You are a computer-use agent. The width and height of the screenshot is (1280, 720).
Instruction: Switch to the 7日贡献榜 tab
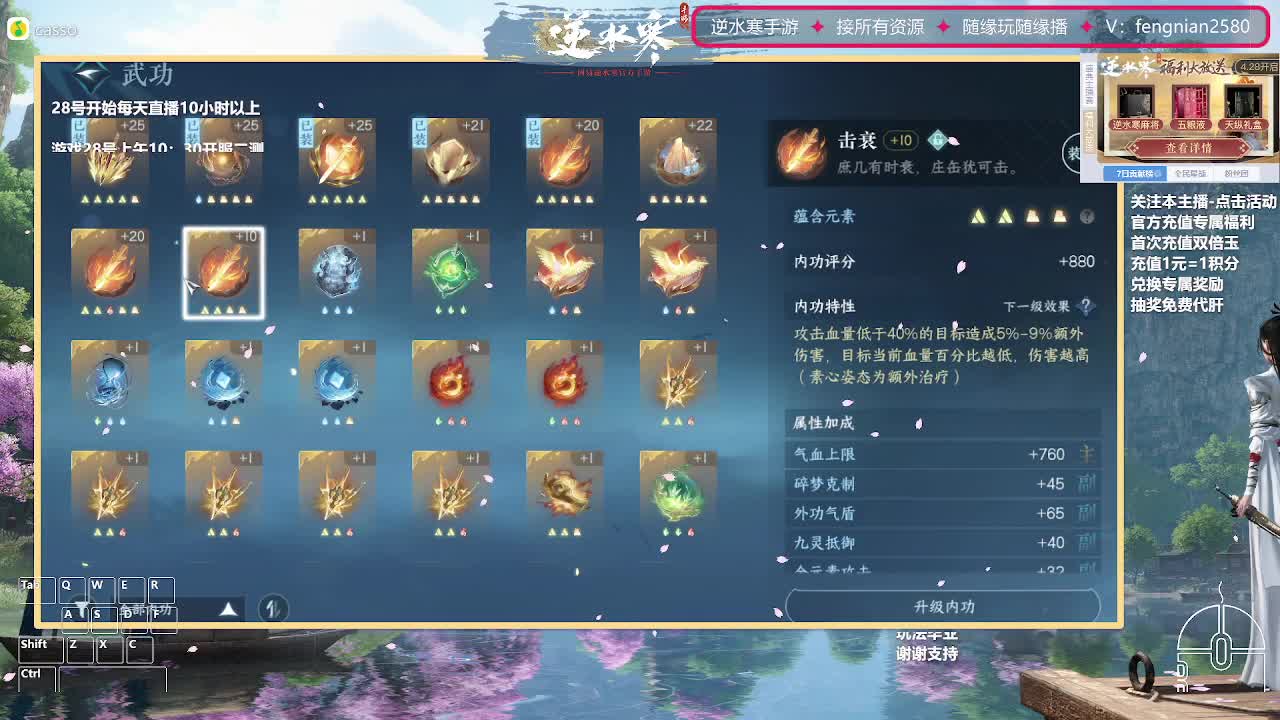tap(1135, 174)
